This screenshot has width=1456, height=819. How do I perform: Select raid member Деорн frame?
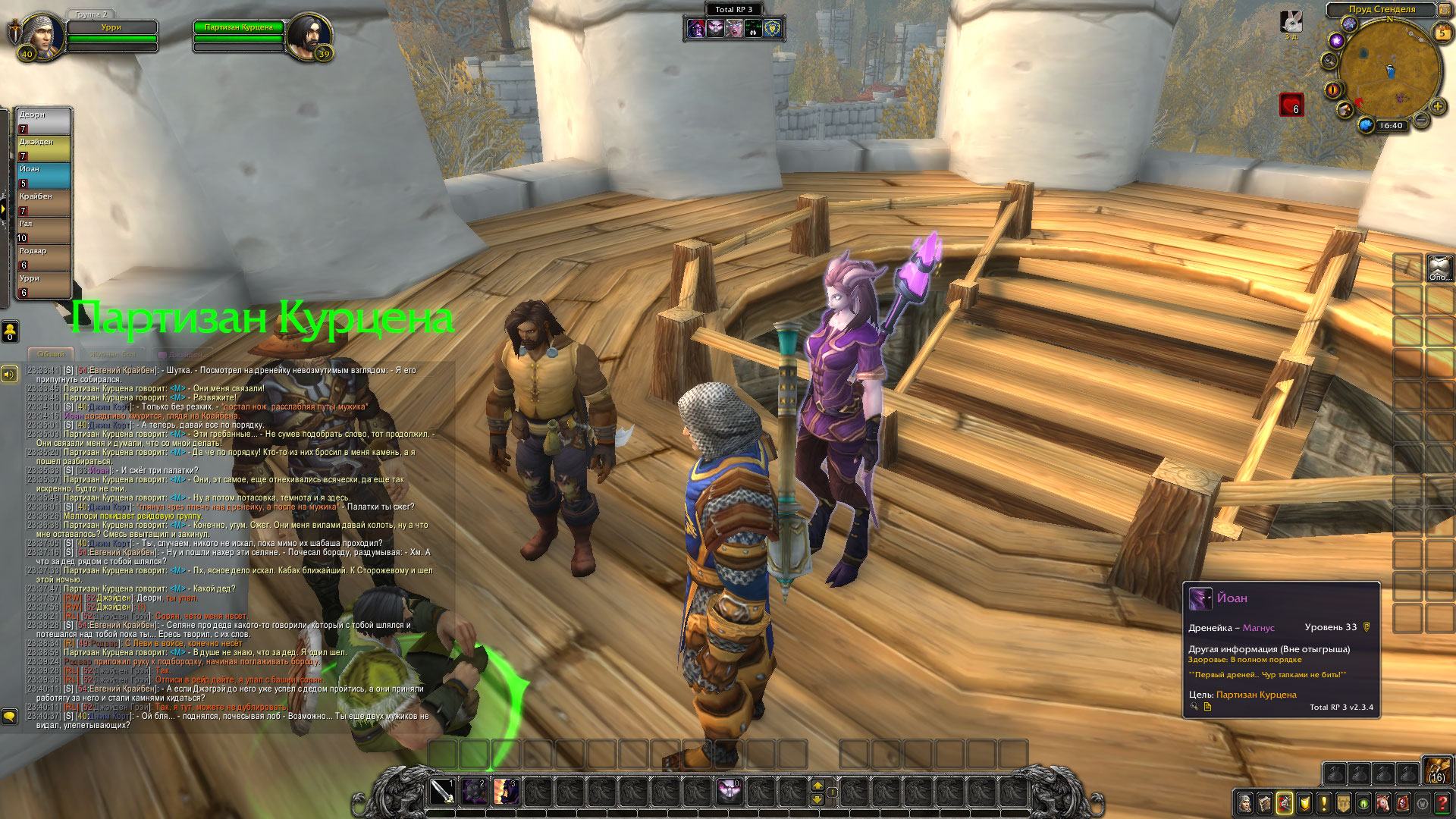pos(44,121)
